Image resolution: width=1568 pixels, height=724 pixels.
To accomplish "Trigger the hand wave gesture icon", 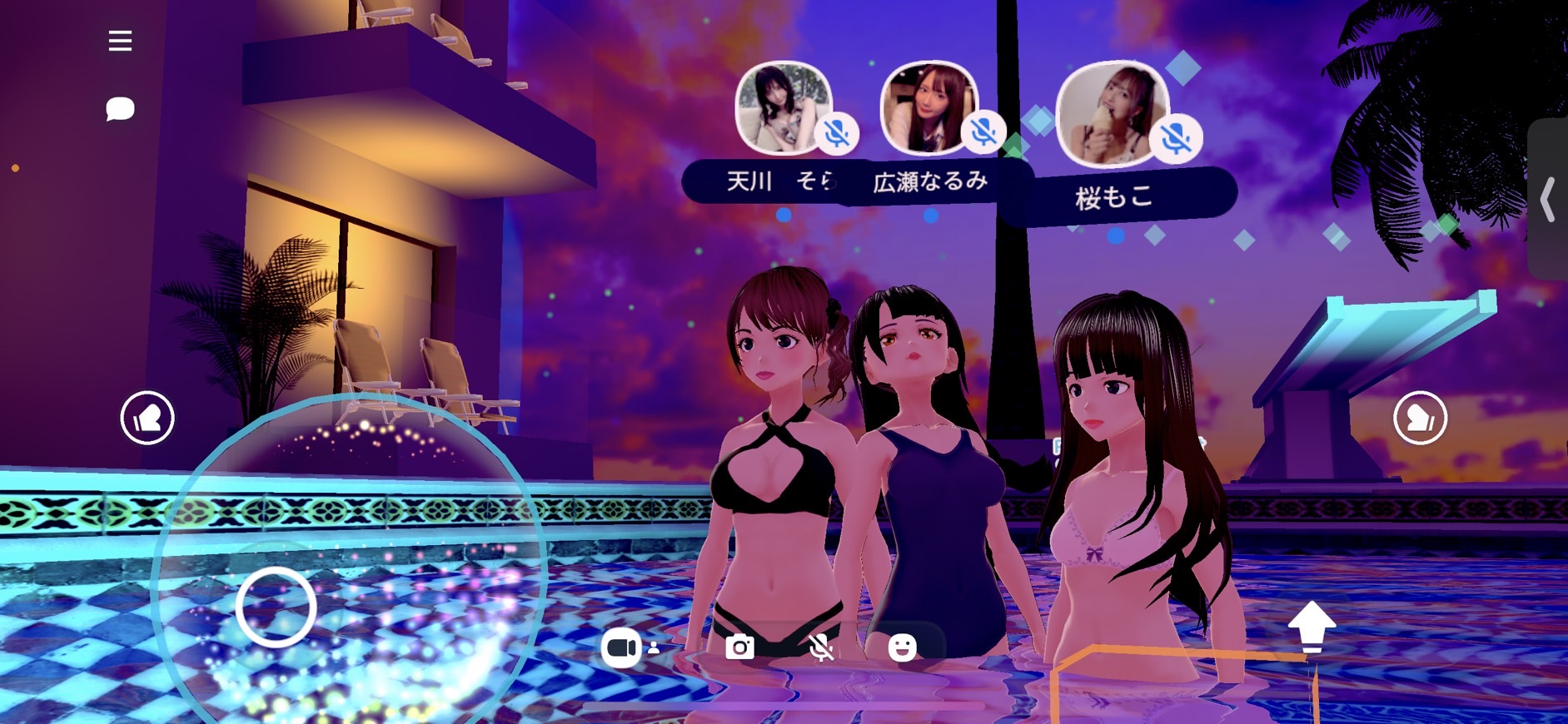I will pyautogui.click(x=1421, y=418).
